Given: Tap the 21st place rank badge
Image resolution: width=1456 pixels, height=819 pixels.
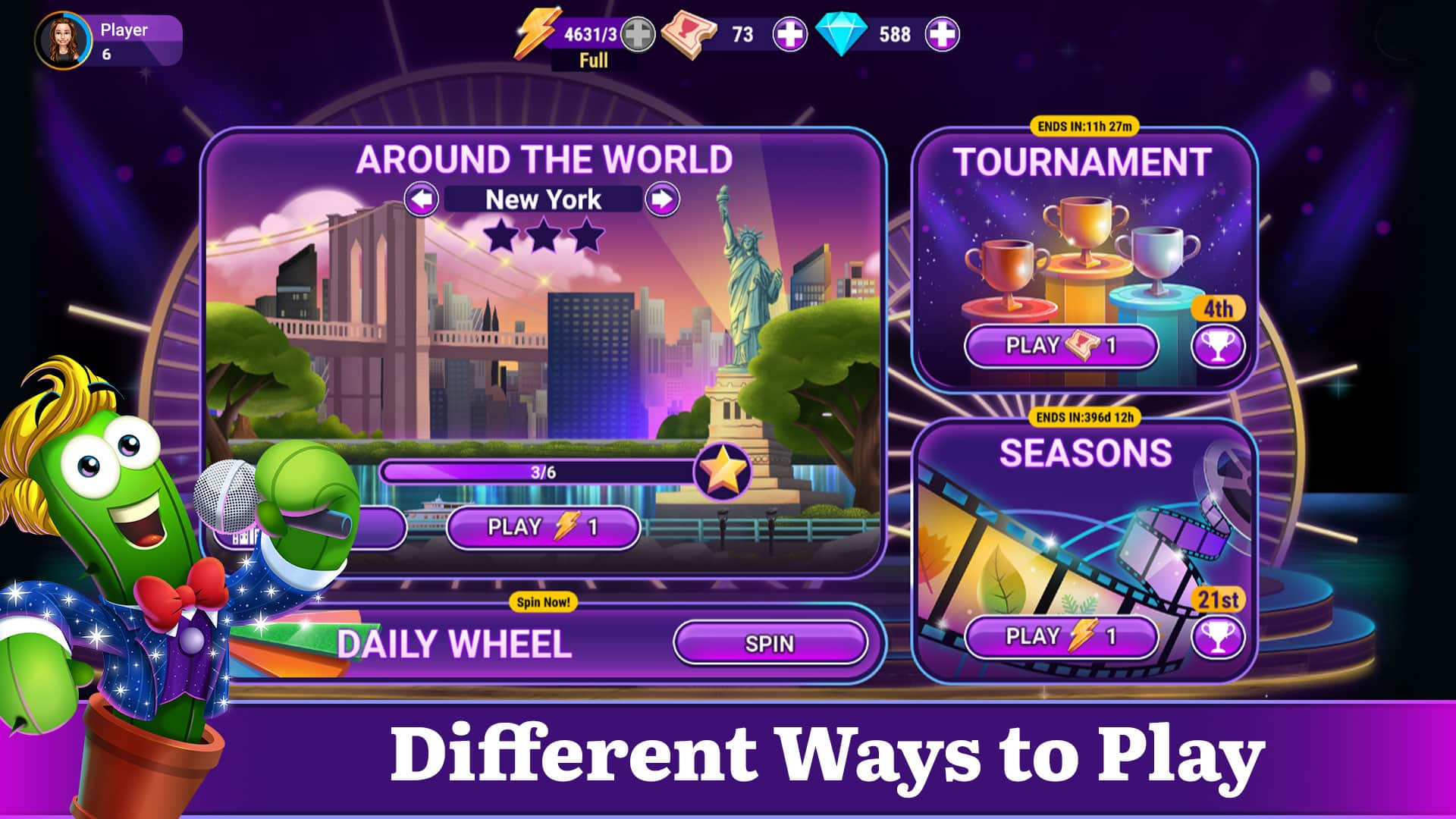Looking at the screenshot, I should coord(1217,600).
